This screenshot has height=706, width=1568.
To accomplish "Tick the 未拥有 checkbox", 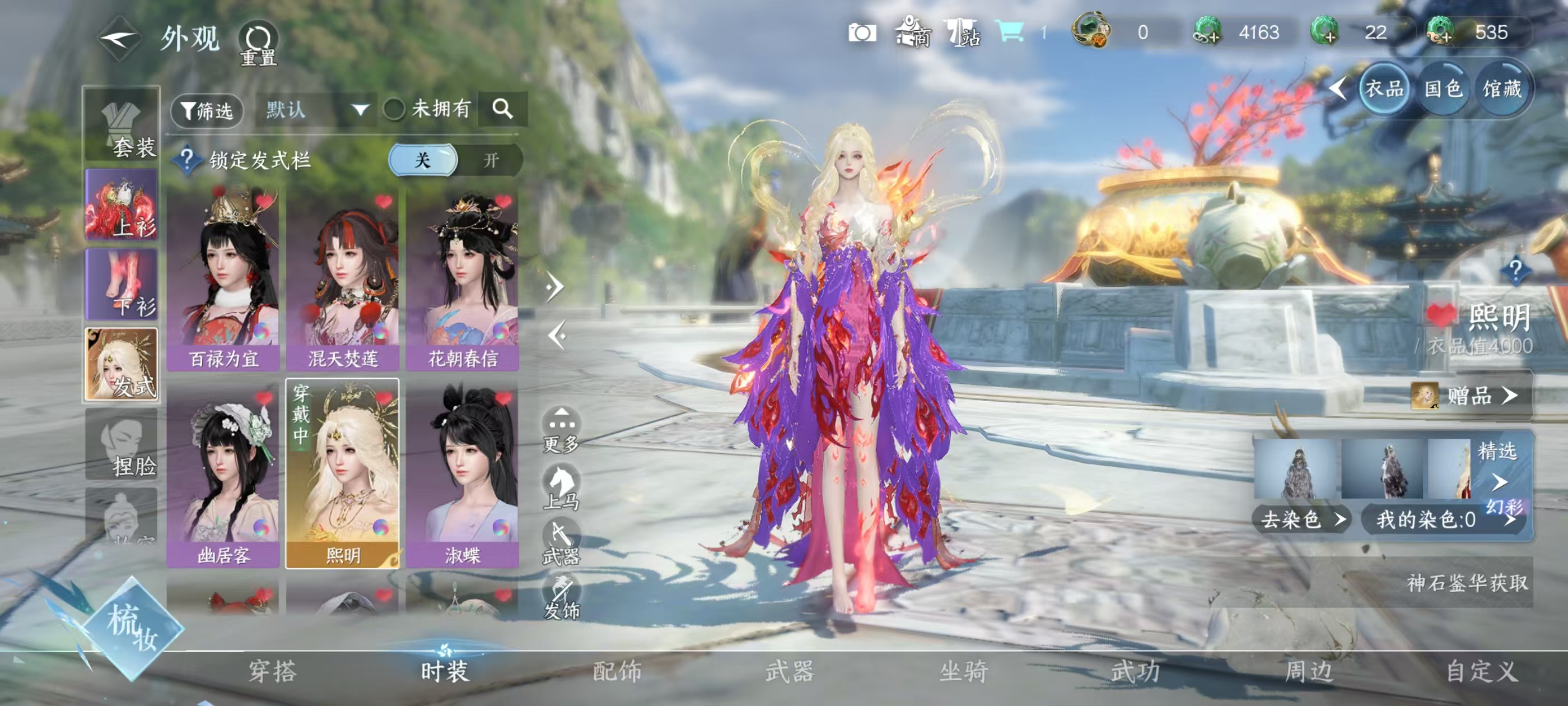I will (394, 110).
